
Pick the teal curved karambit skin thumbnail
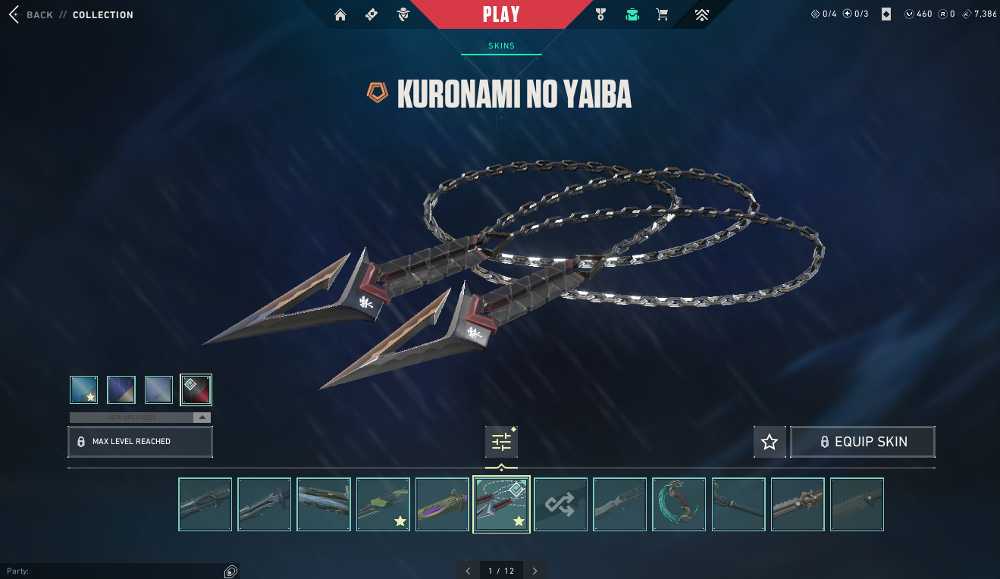(679, 504)
